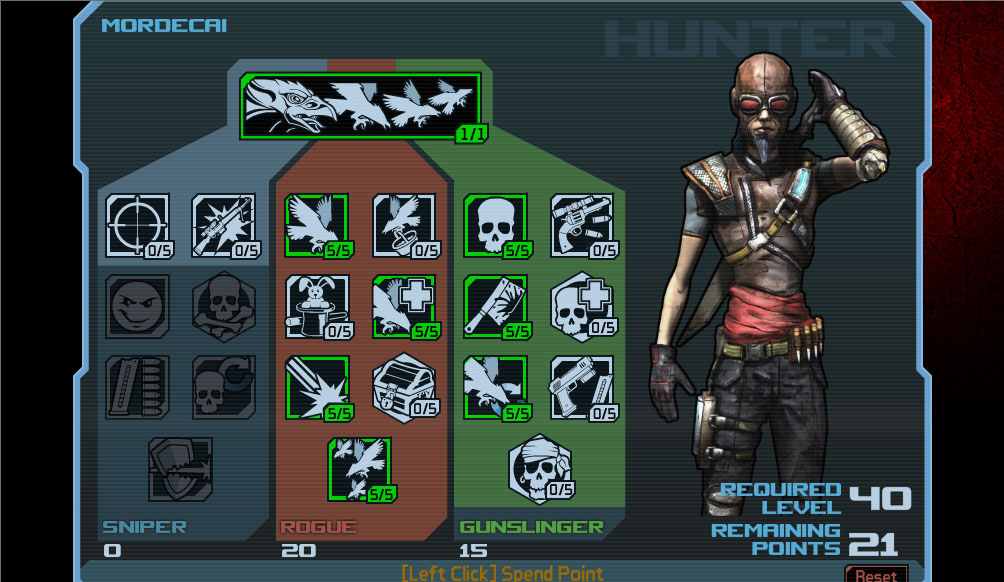Select the white skull Gunslinger skill
This screenshot has height=582, width=1004.
point(495,225)
